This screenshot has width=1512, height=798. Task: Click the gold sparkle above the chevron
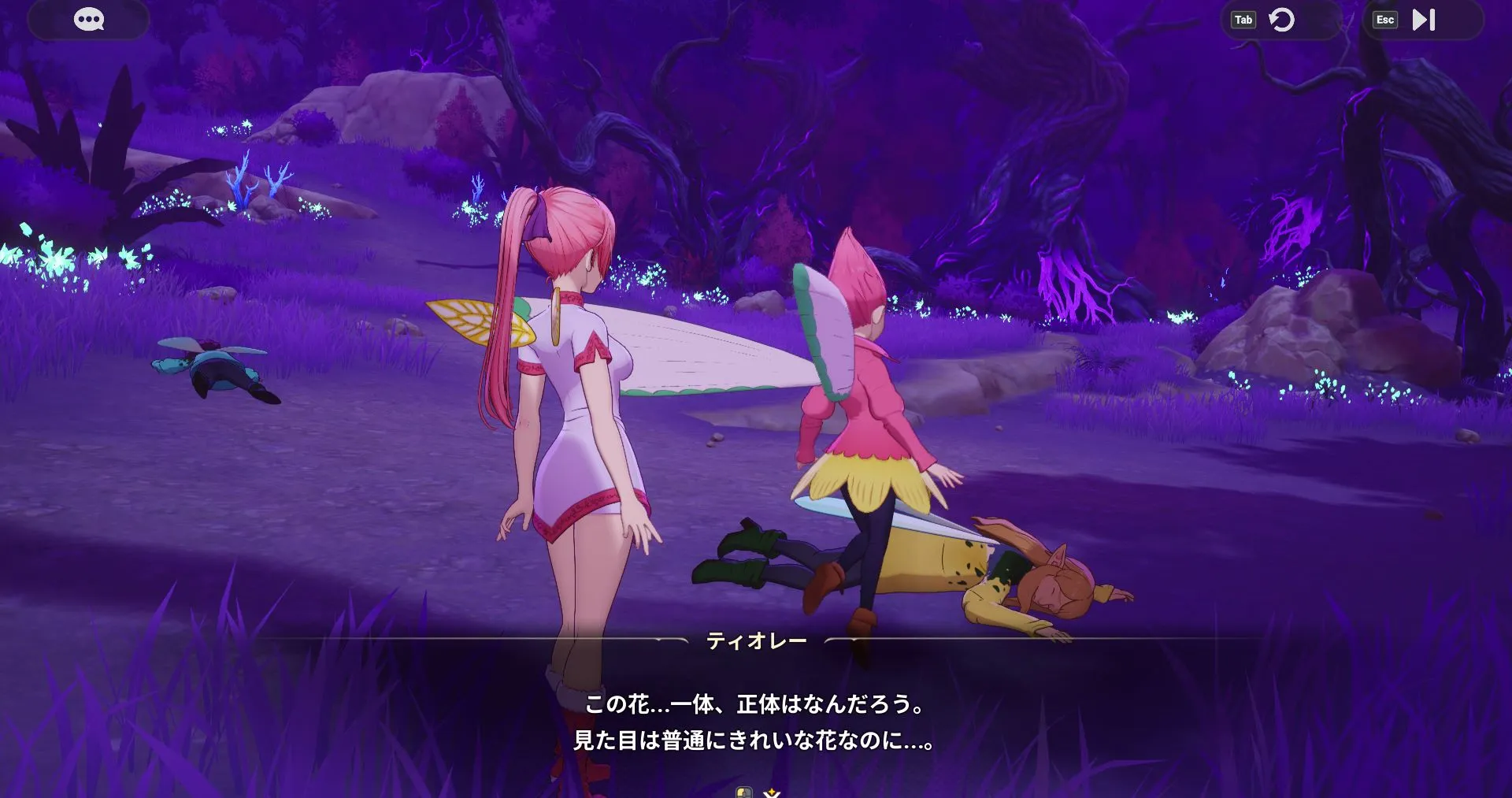click(773, 790)
